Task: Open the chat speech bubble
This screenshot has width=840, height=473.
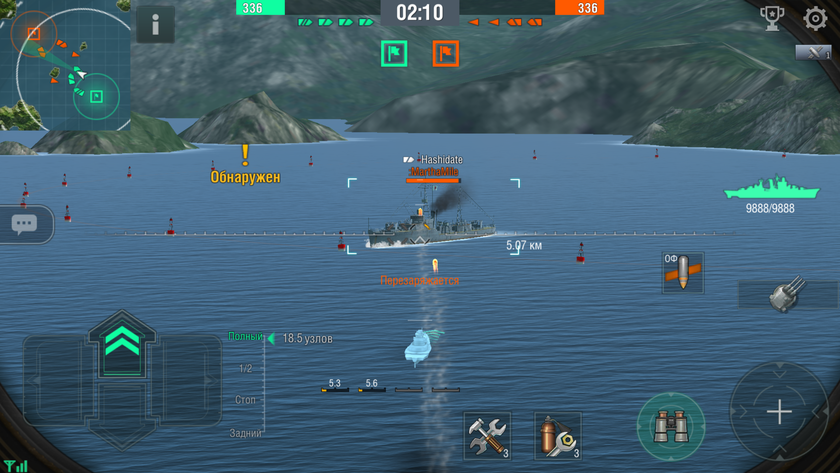Action: [x=25, y=225]
